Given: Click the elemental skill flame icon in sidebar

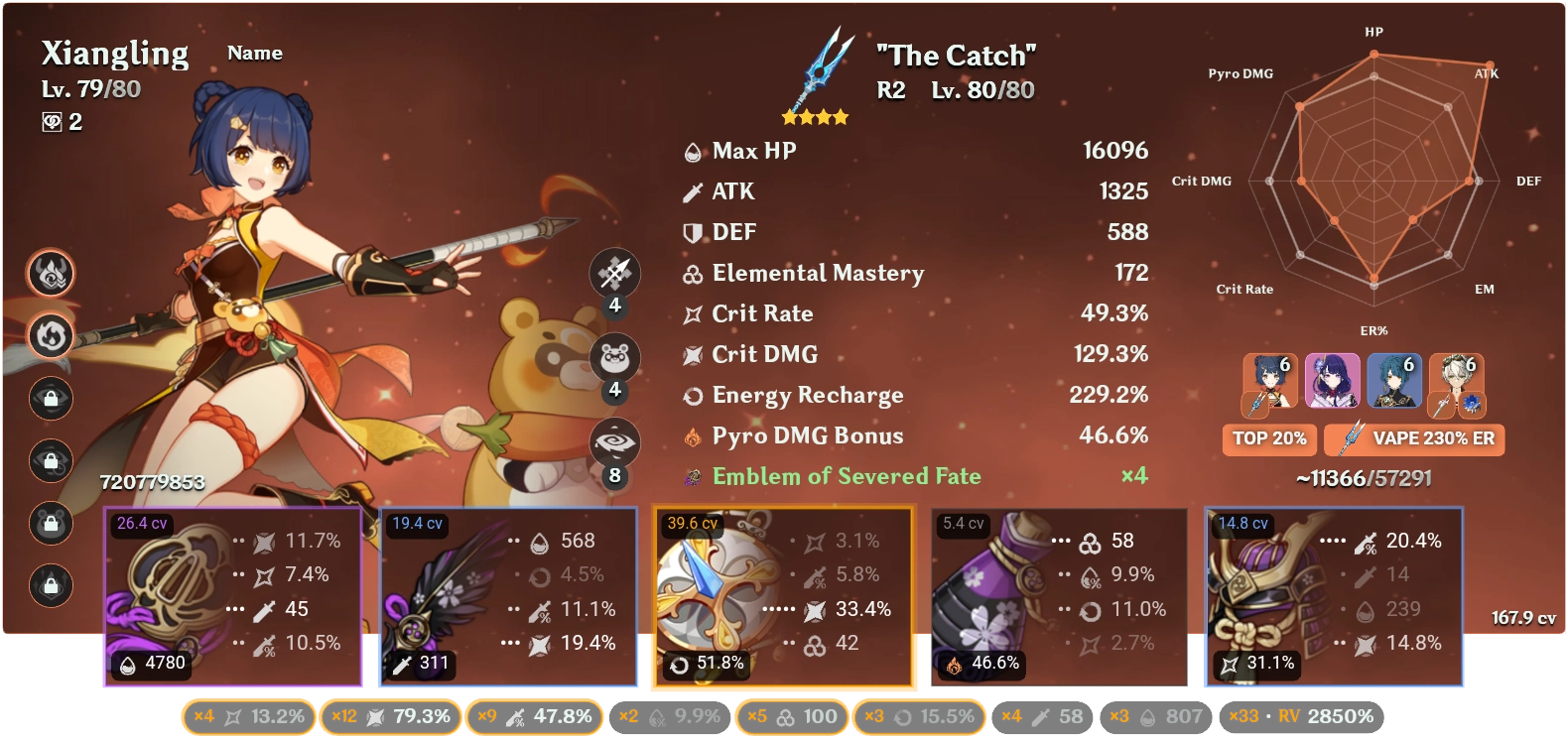Looking at the screenshot, I should 51,336.
